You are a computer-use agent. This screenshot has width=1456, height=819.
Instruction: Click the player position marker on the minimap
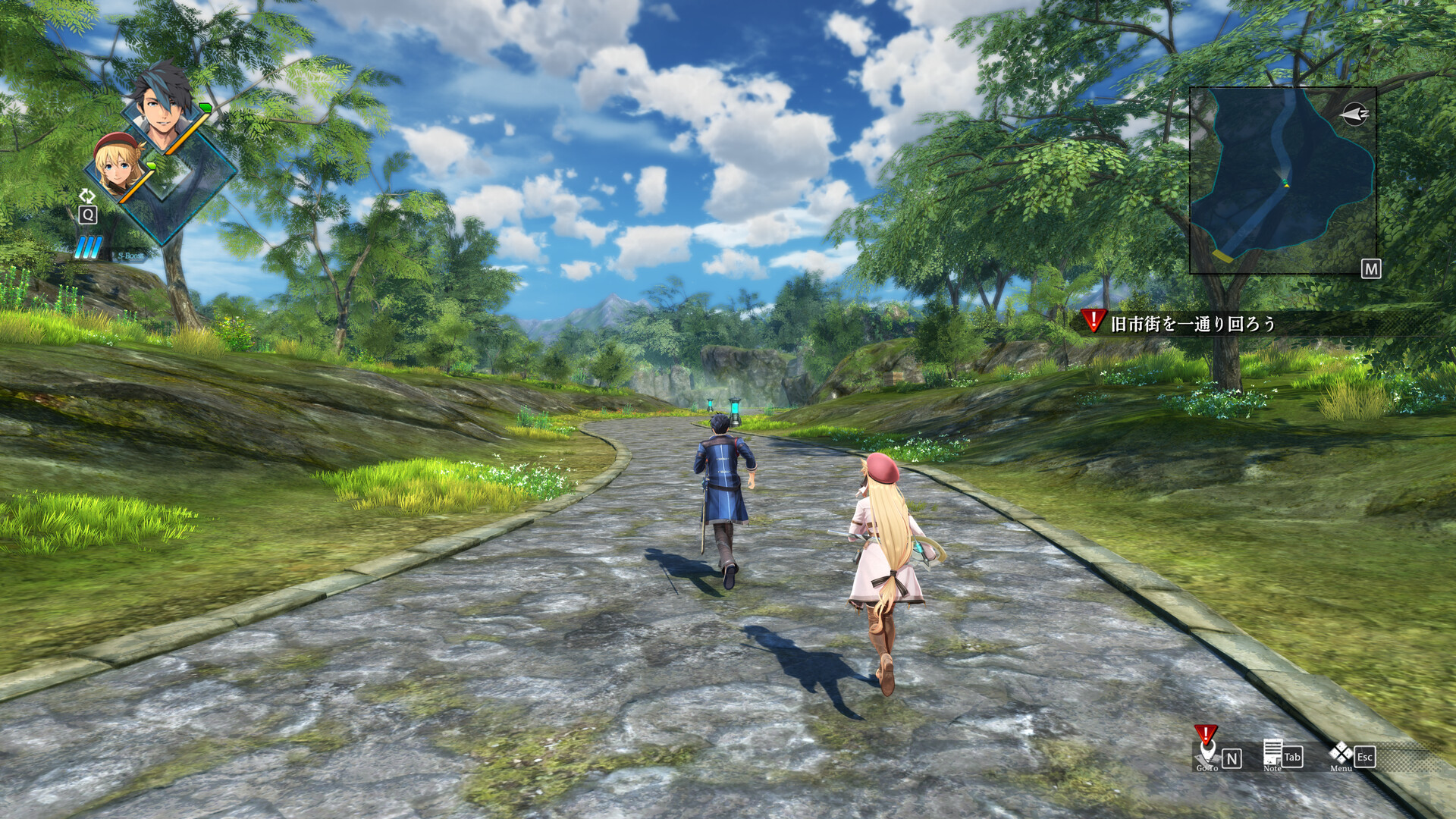click(x=1285, y=181)
